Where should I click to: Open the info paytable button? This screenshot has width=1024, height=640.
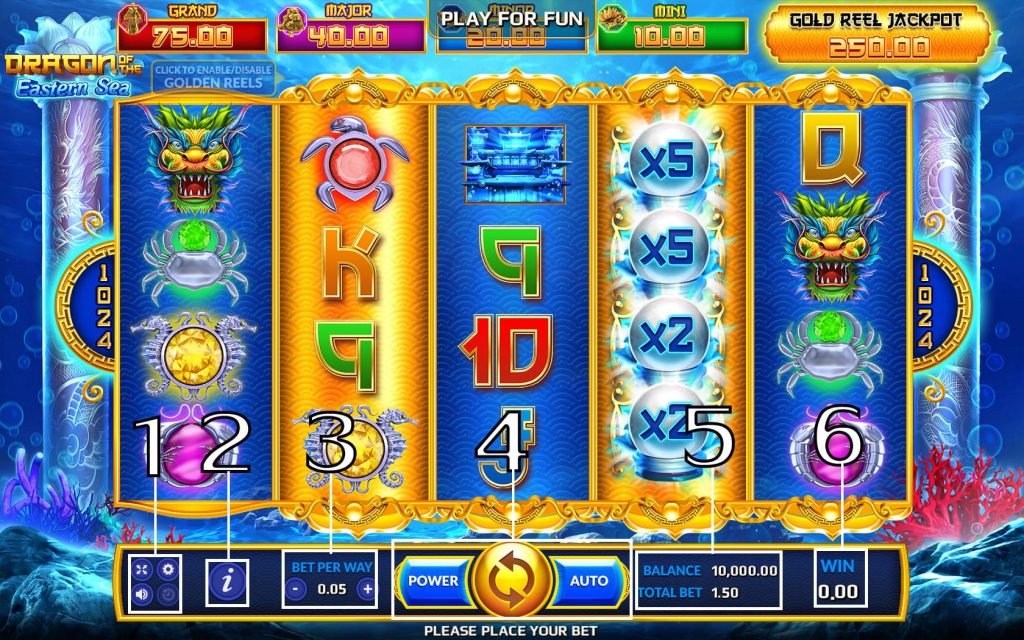tap(227, 582)
